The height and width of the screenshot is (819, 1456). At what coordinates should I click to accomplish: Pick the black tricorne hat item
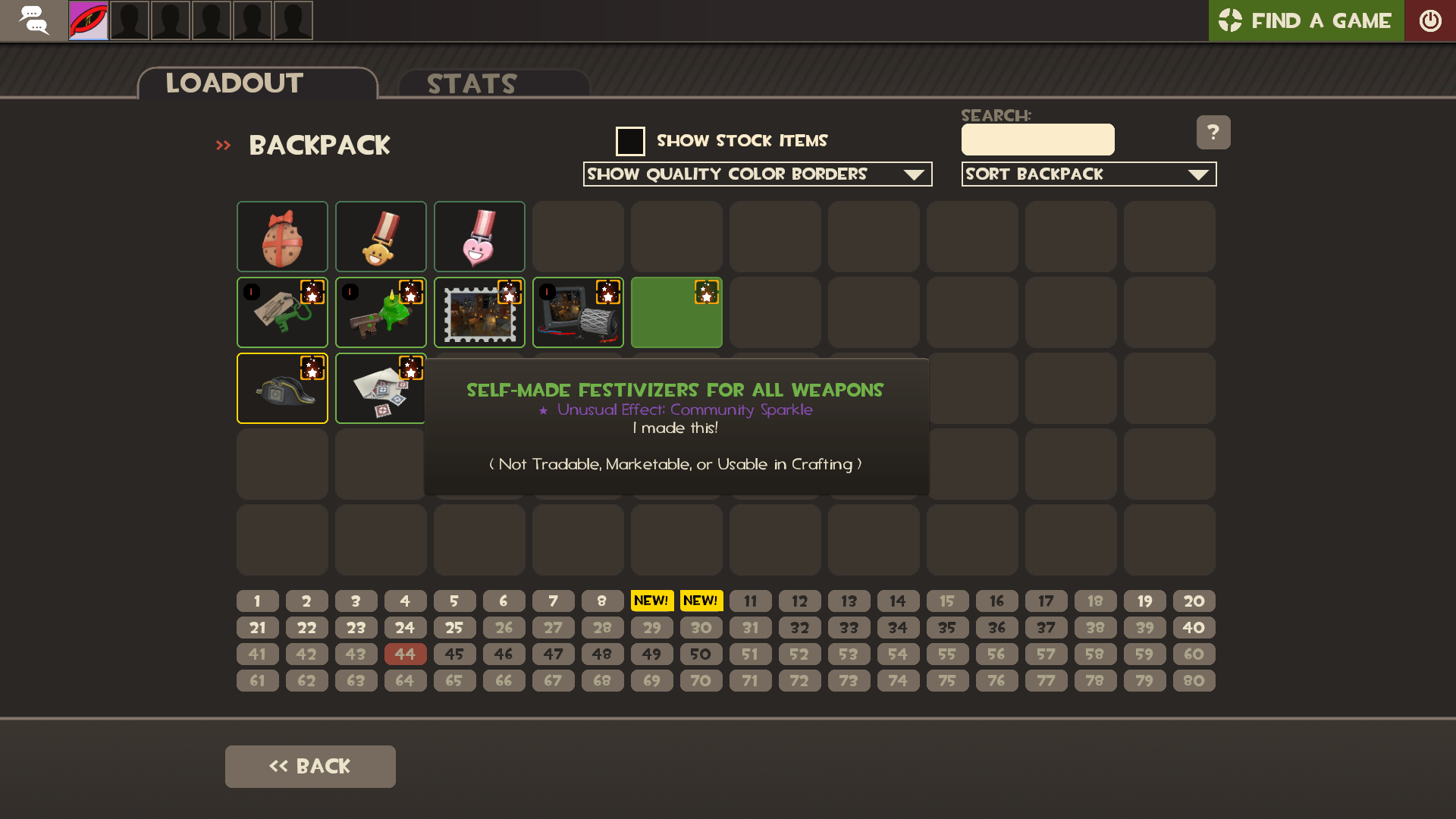pos(282,388)
